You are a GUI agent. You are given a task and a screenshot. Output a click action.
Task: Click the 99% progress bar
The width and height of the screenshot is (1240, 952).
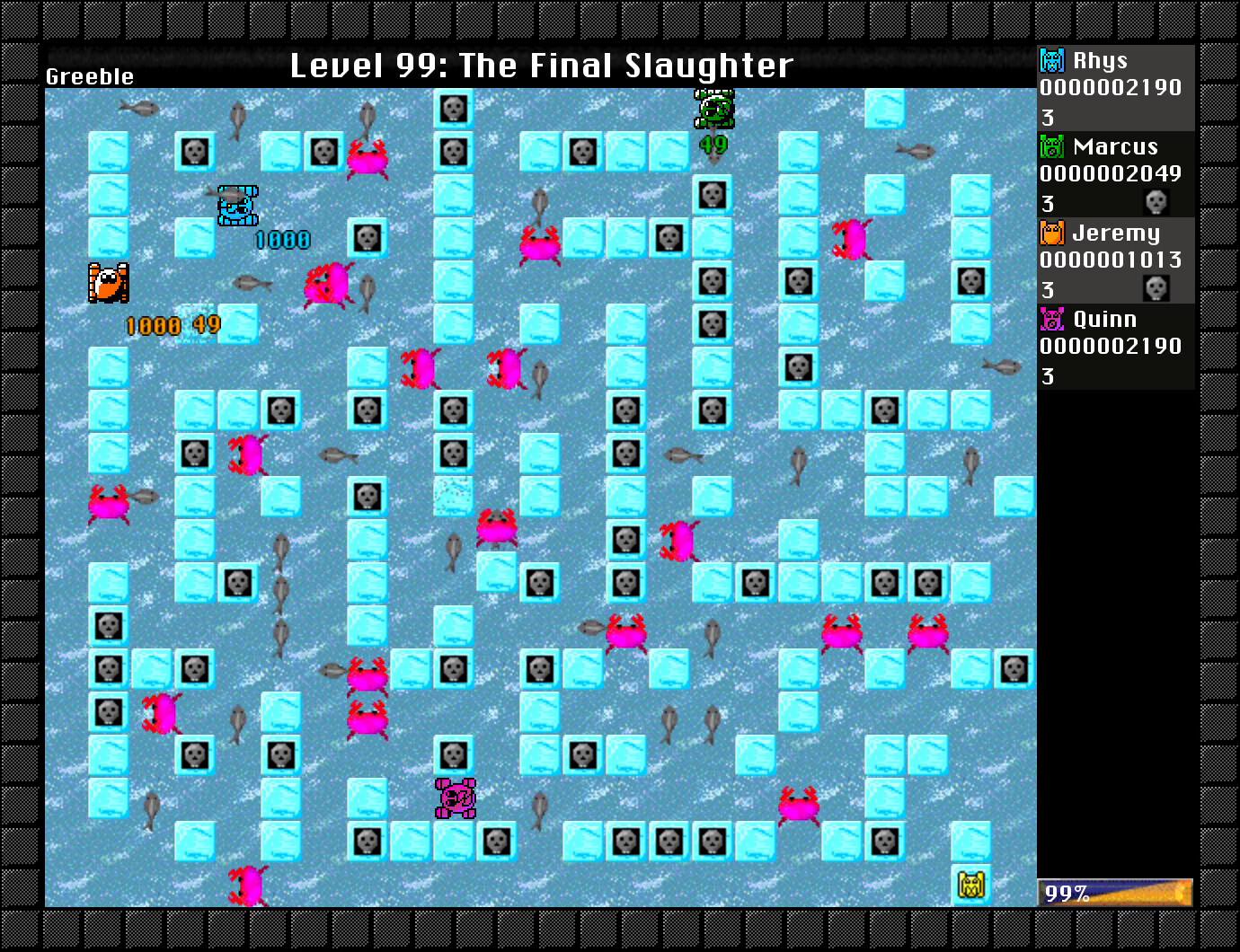[x=1114, y=892]
